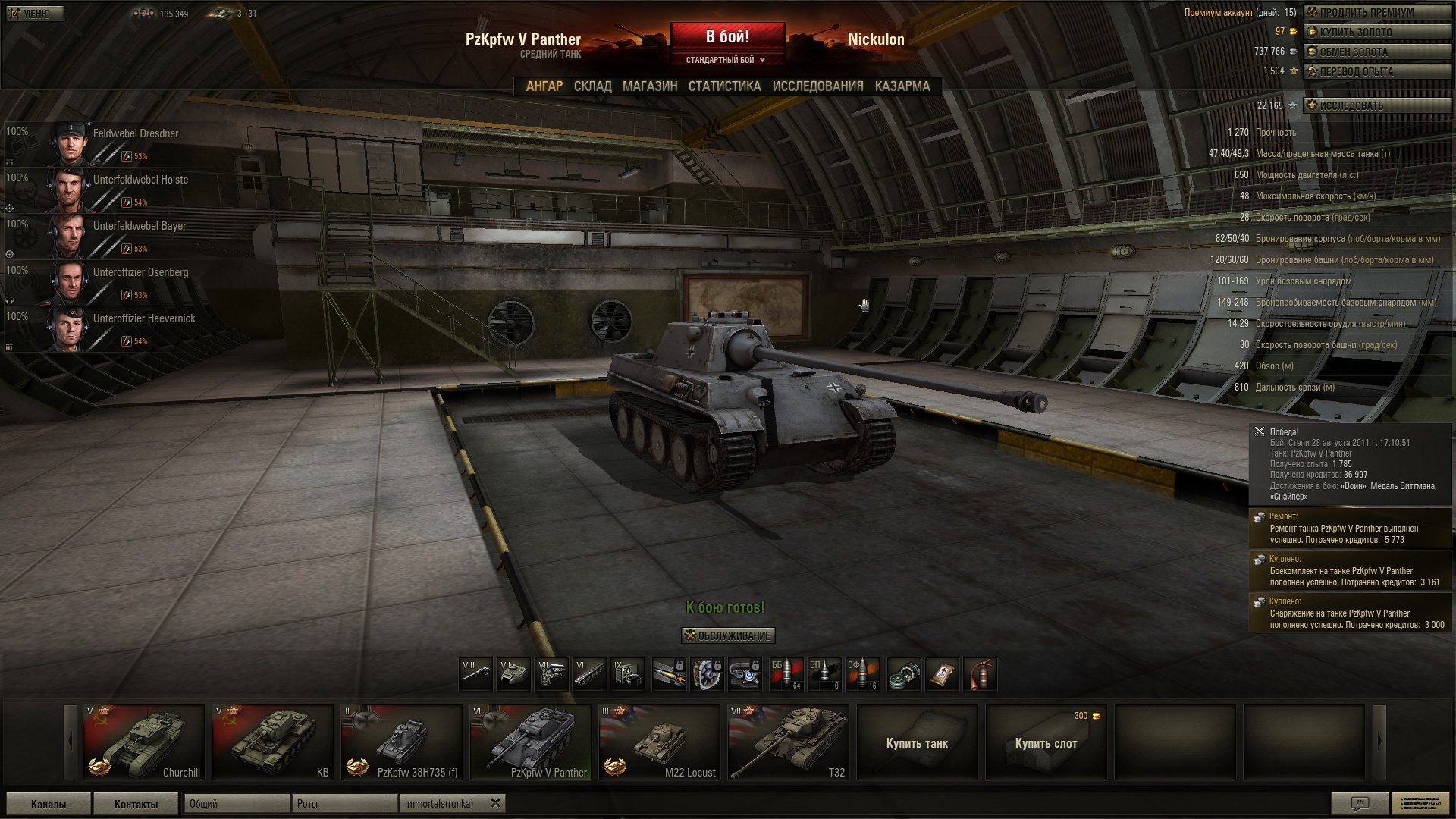Open the МЕНЮ button

35,14
